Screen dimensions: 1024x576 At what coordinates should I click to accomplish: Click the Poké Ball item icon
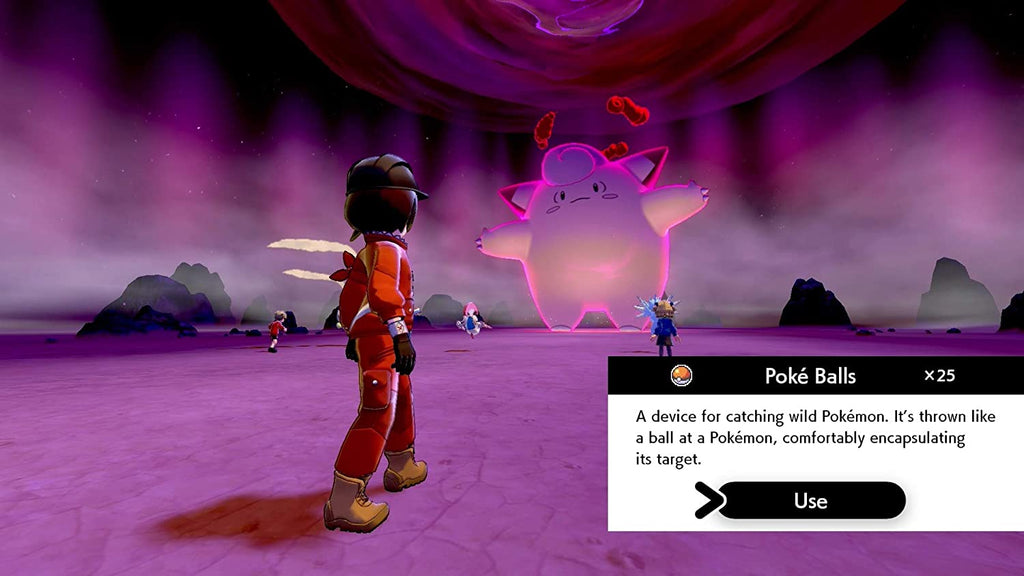681,376
